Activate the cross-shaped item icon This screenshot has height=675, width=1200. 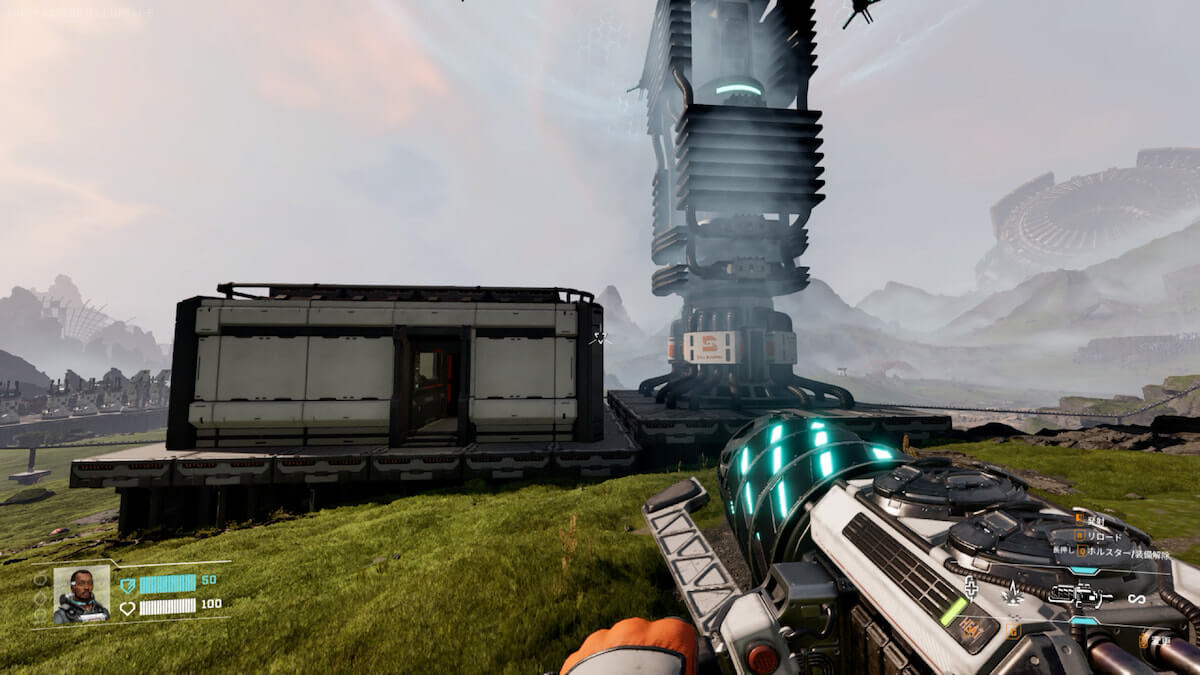click(x=970, y=586)
